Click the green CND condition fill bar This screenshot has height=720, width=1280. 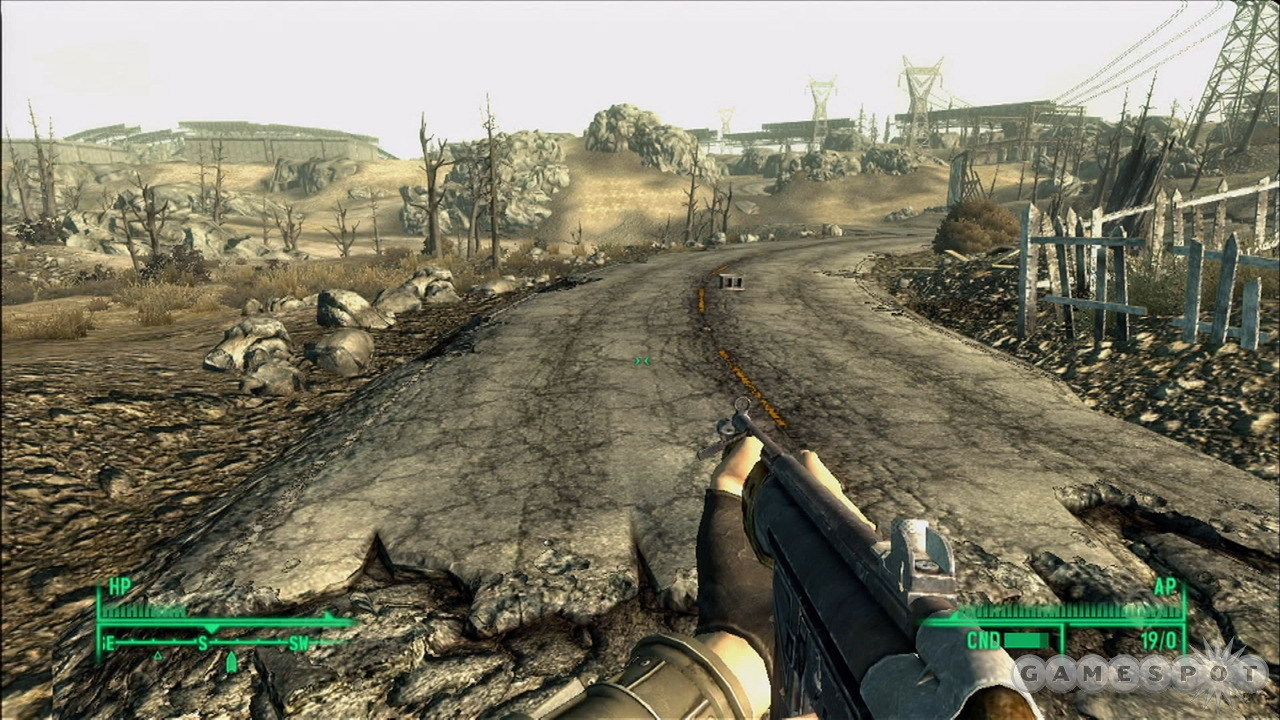(1025, 640)
